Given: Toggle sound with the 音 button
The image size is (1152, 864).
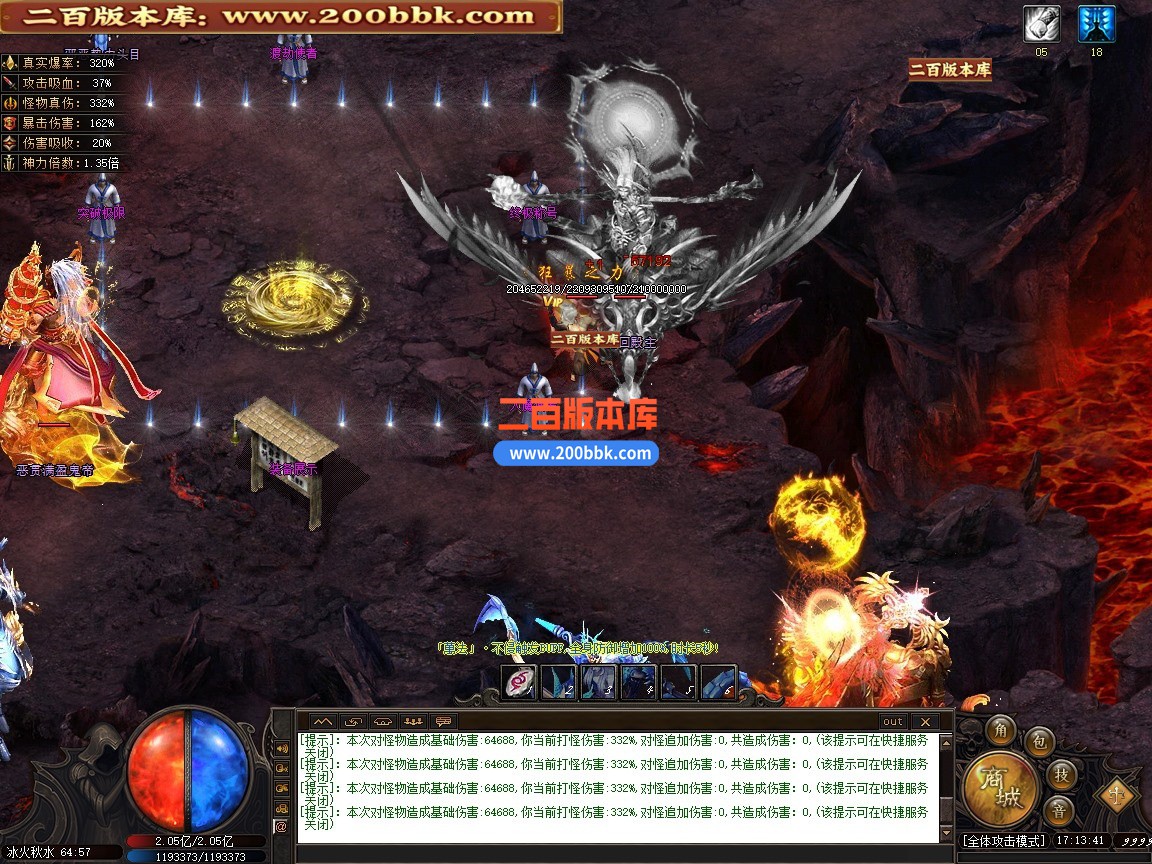Looking at the screenshot, I should [1058, 809].
